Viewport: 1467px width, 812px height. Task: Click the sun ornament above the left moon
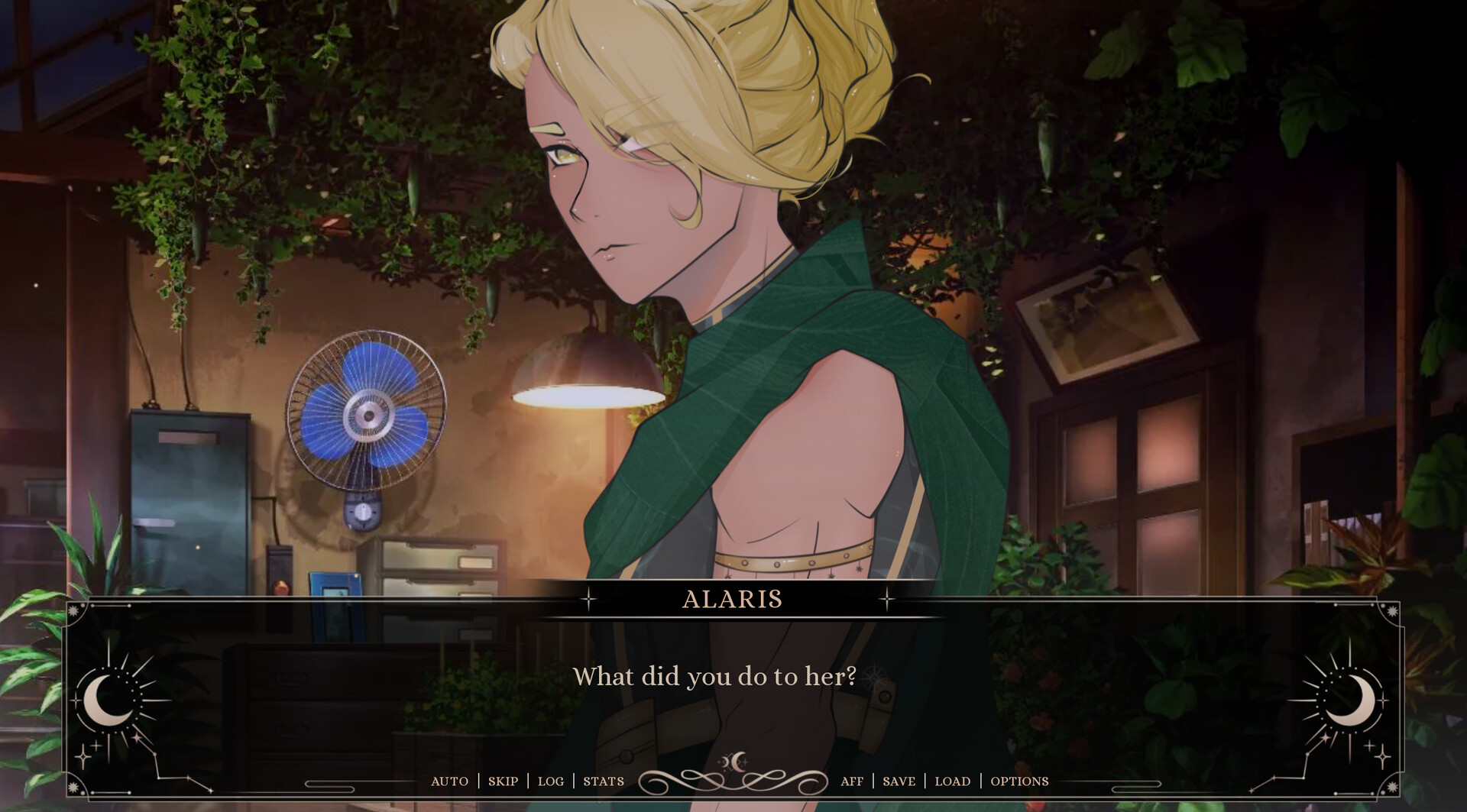click(73, 610)
